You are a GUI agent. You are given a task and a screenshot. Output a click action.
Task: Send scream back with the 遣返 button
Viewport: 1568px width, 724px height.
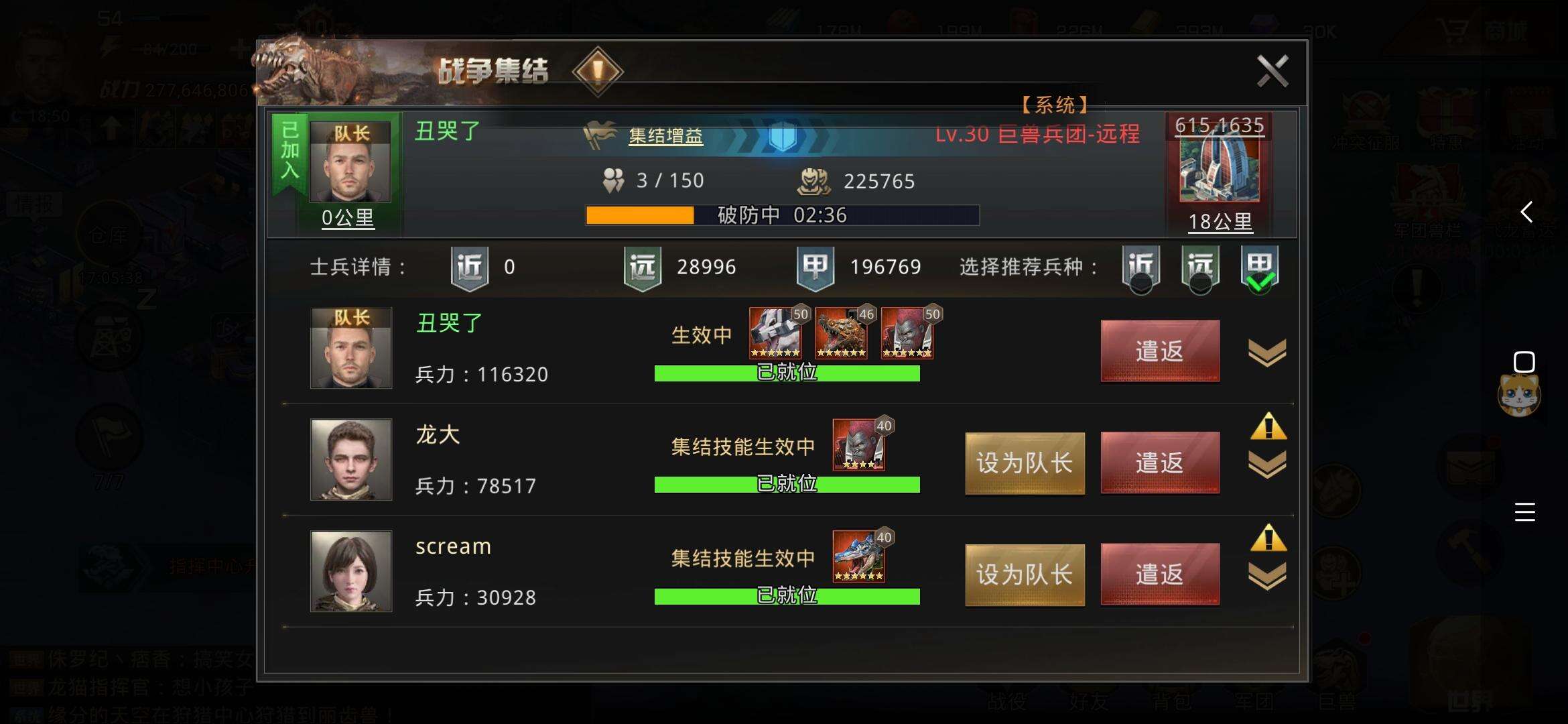tap(1160, 574)
